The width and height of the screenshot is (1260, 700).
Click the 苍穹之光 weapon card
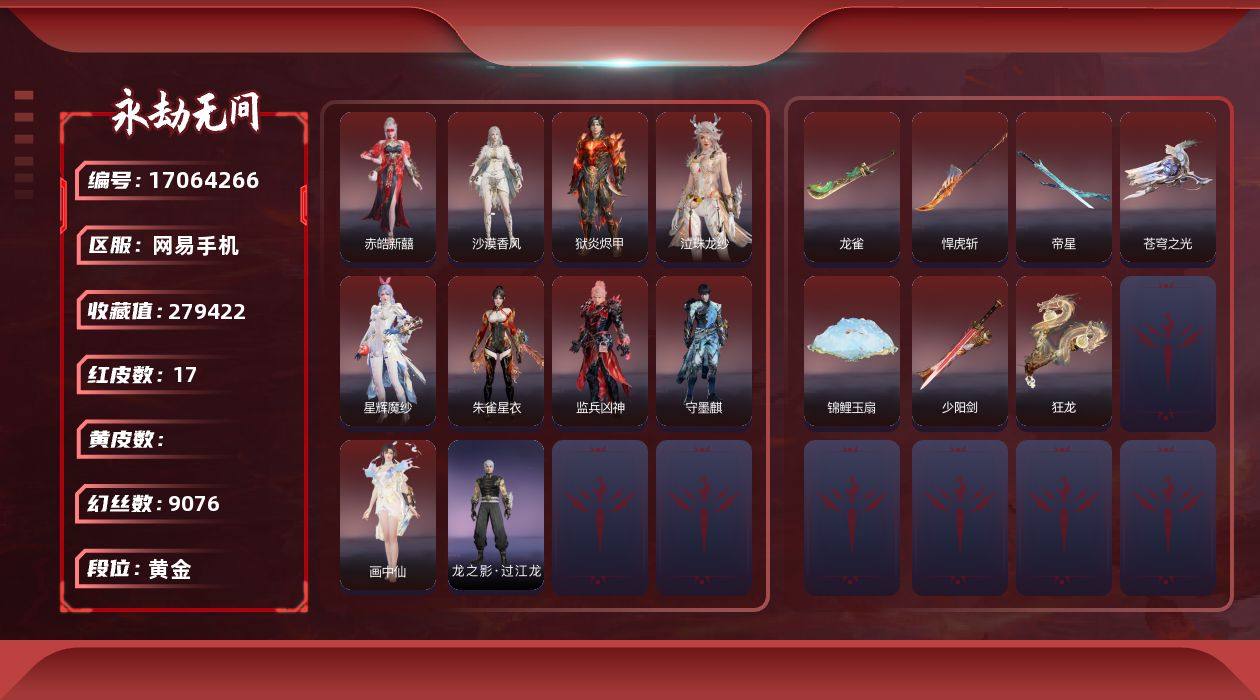point(1168,187)
